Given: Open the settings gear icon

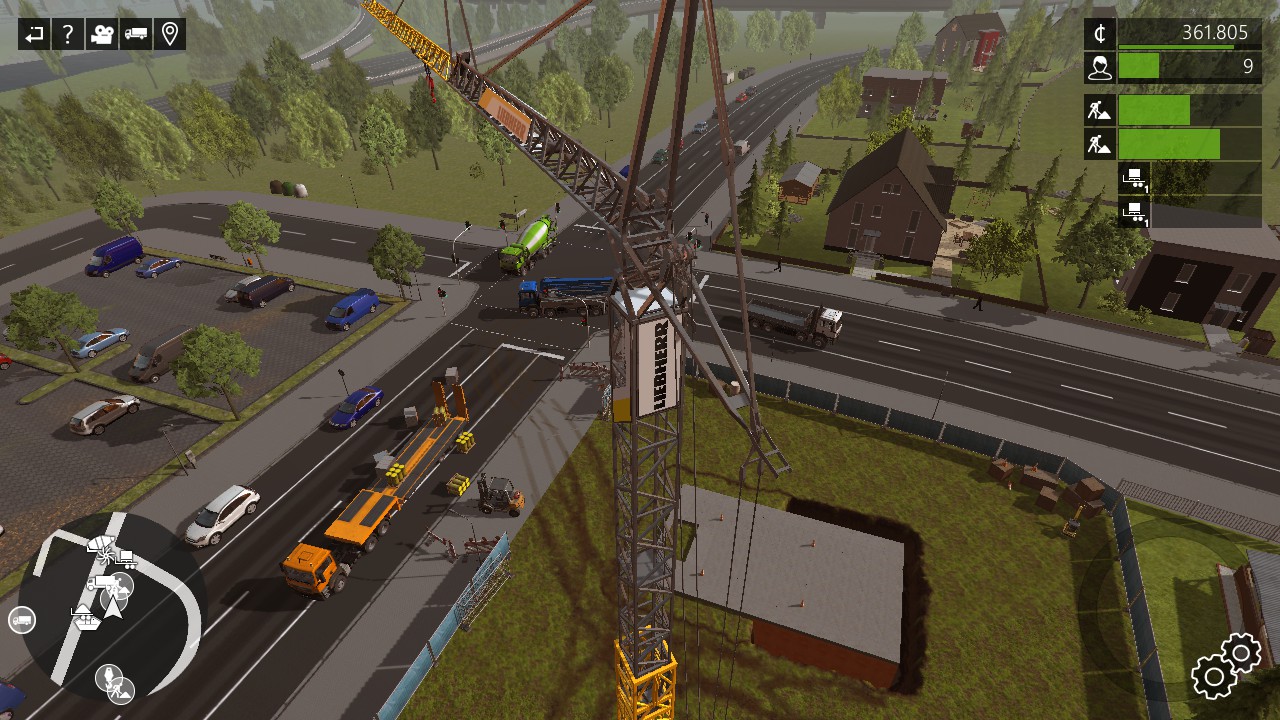Looking at the screenshot, I should click(1226, 666).
